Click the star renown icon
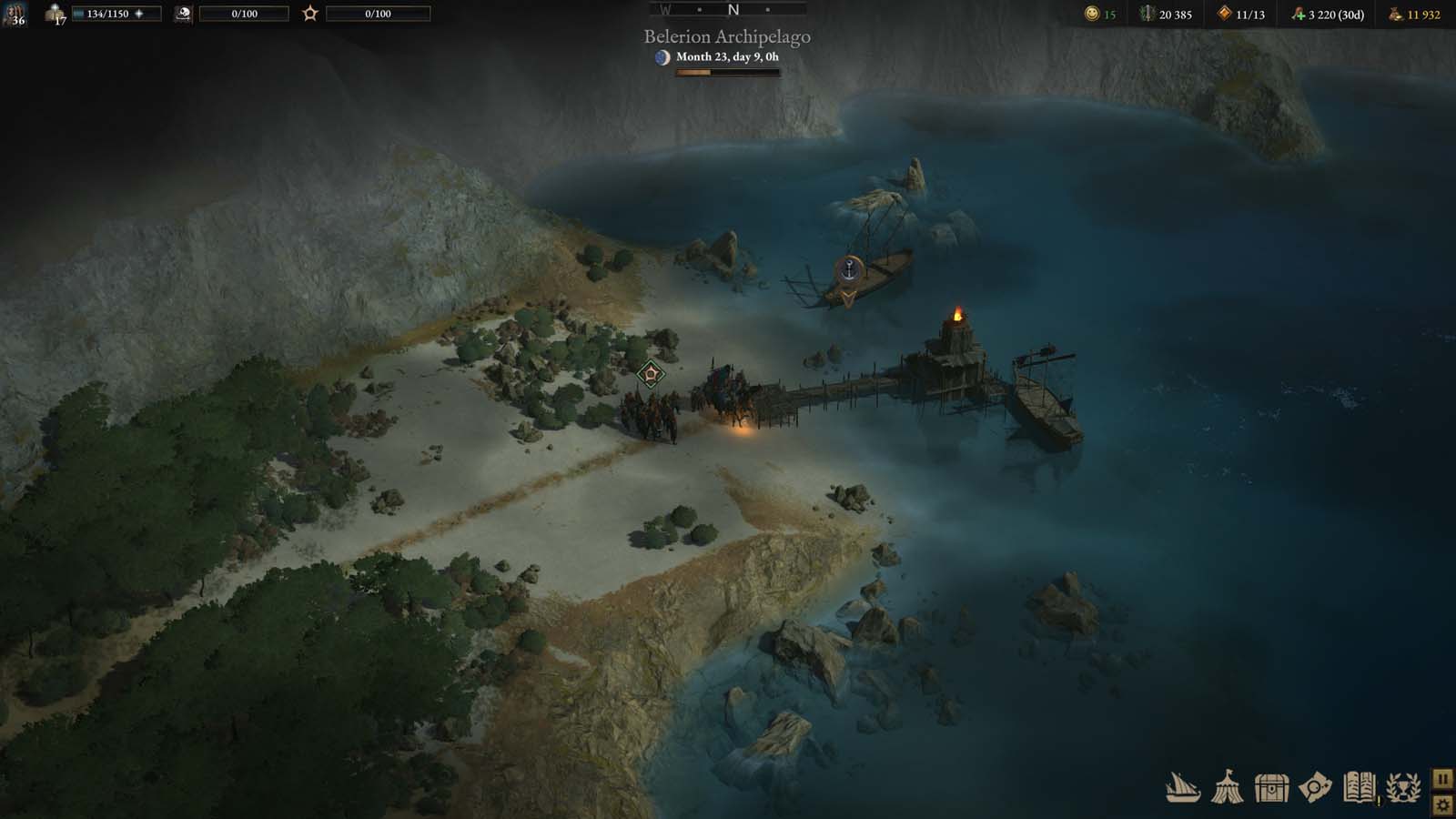 310,14
